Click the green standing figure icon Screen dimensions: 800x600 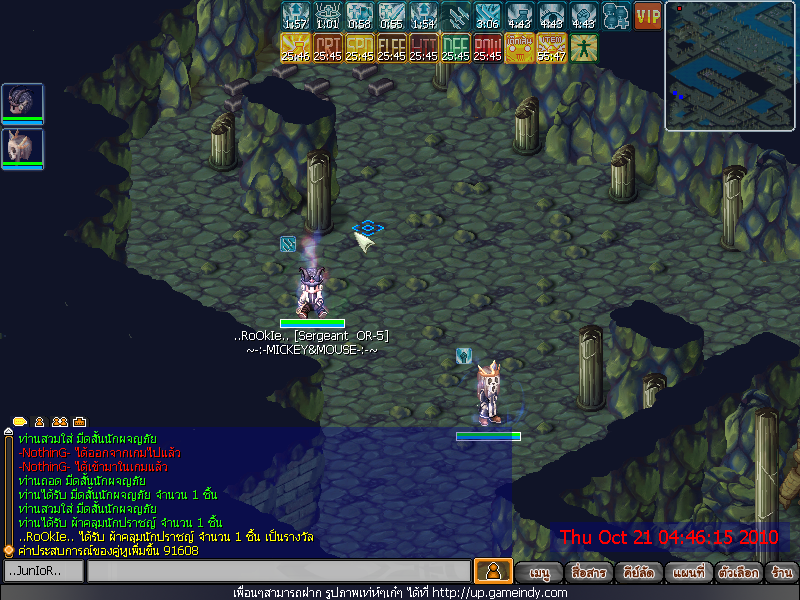[584, 48]
